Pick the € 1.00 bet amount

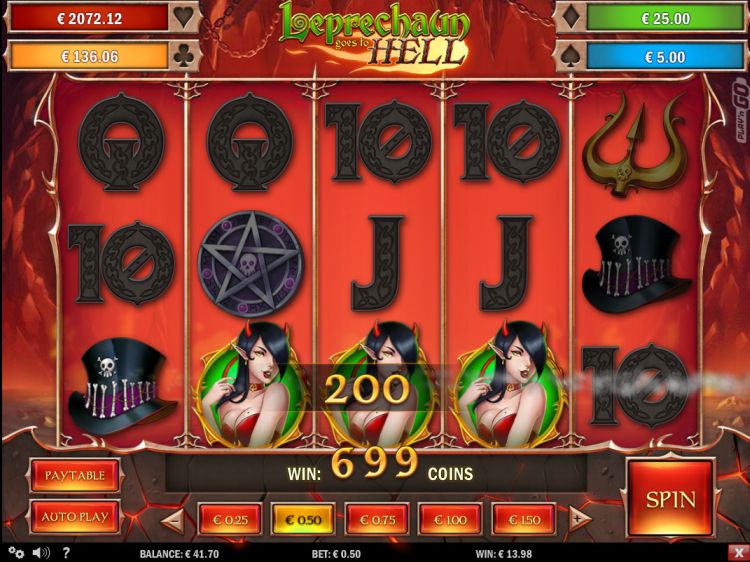pos(450,519)
